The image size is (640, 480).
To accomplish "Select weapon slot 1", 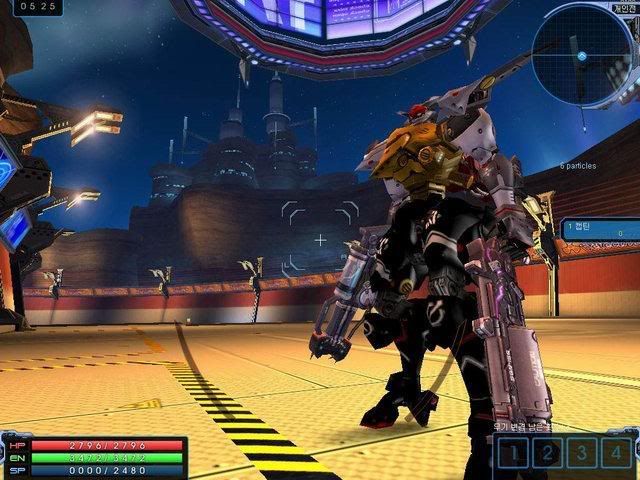I will coord(514,453).
